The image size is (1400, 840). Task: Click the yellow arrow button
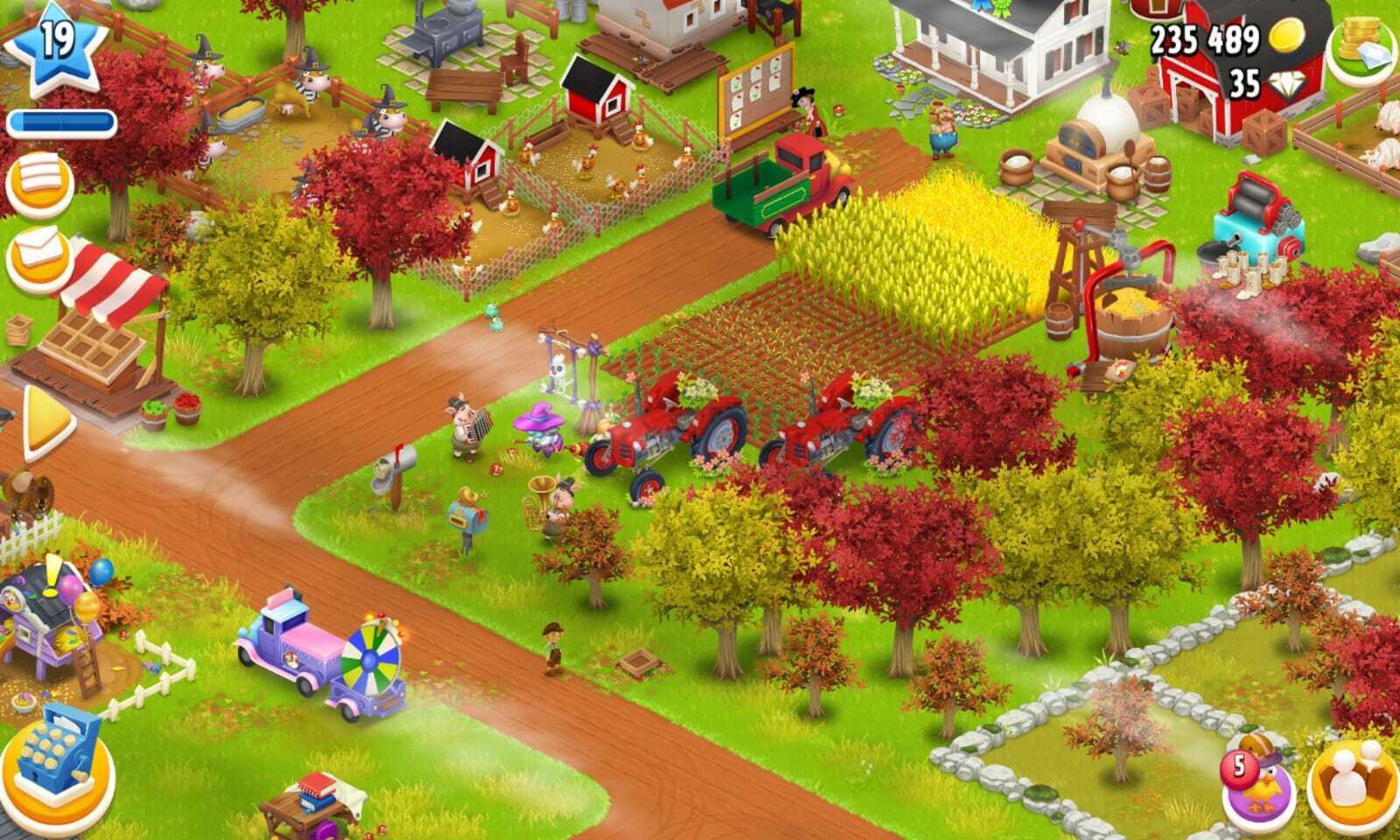(47, 423)
